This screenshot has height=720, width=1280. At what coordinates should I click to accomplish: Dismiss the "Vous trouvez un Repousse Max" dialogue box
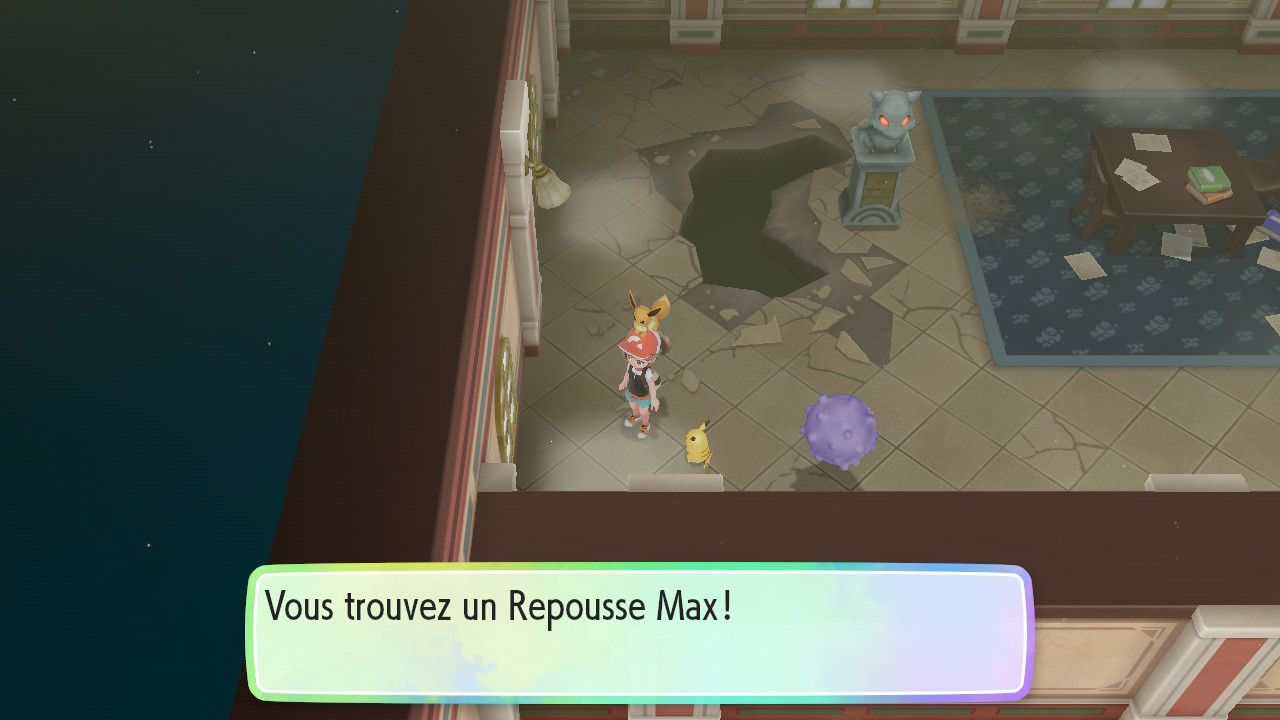(x=639, y=632)
